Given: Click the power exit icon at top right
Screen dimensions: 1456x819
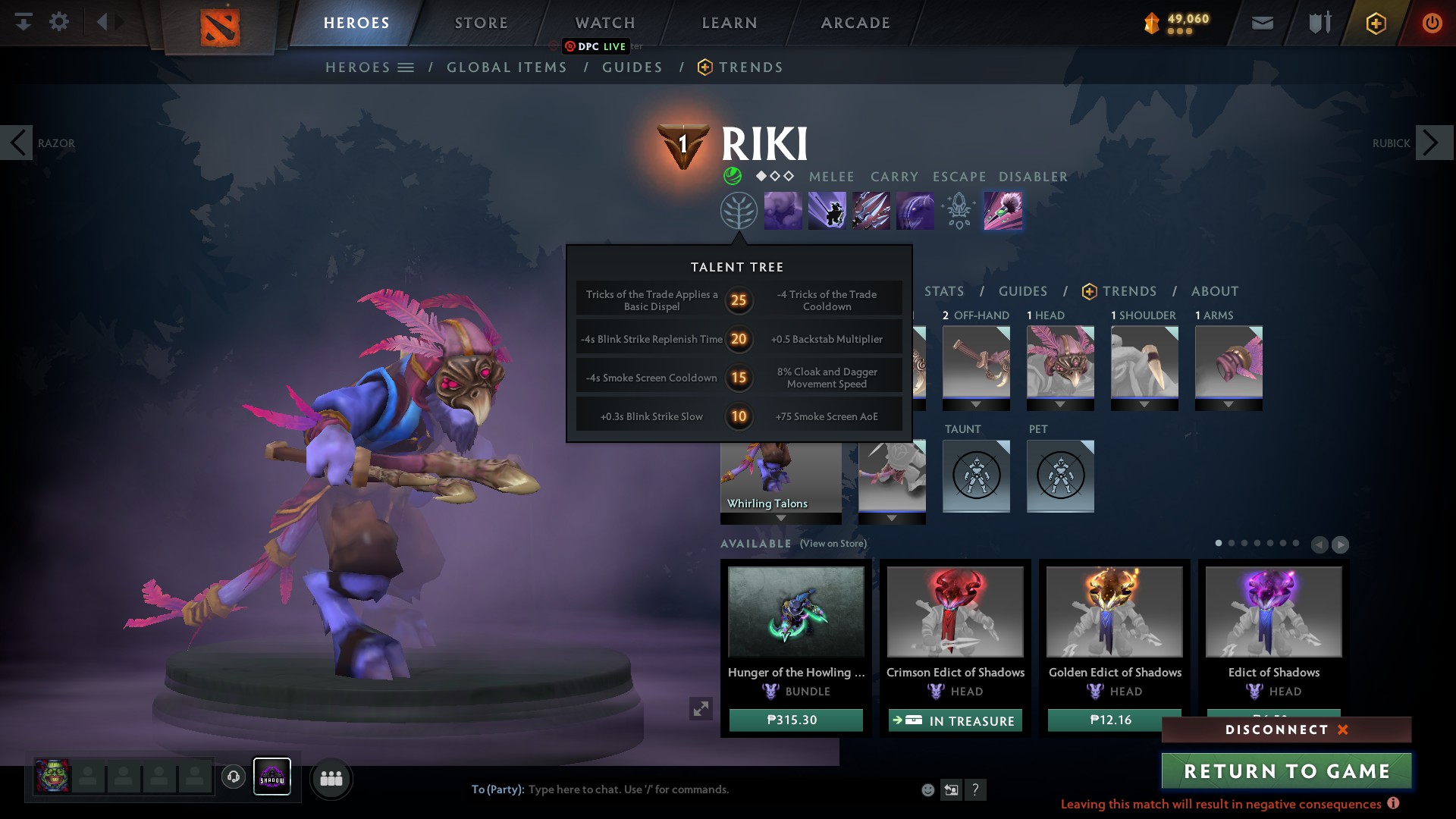Looking at the screenshot, I should (1432, 22).
